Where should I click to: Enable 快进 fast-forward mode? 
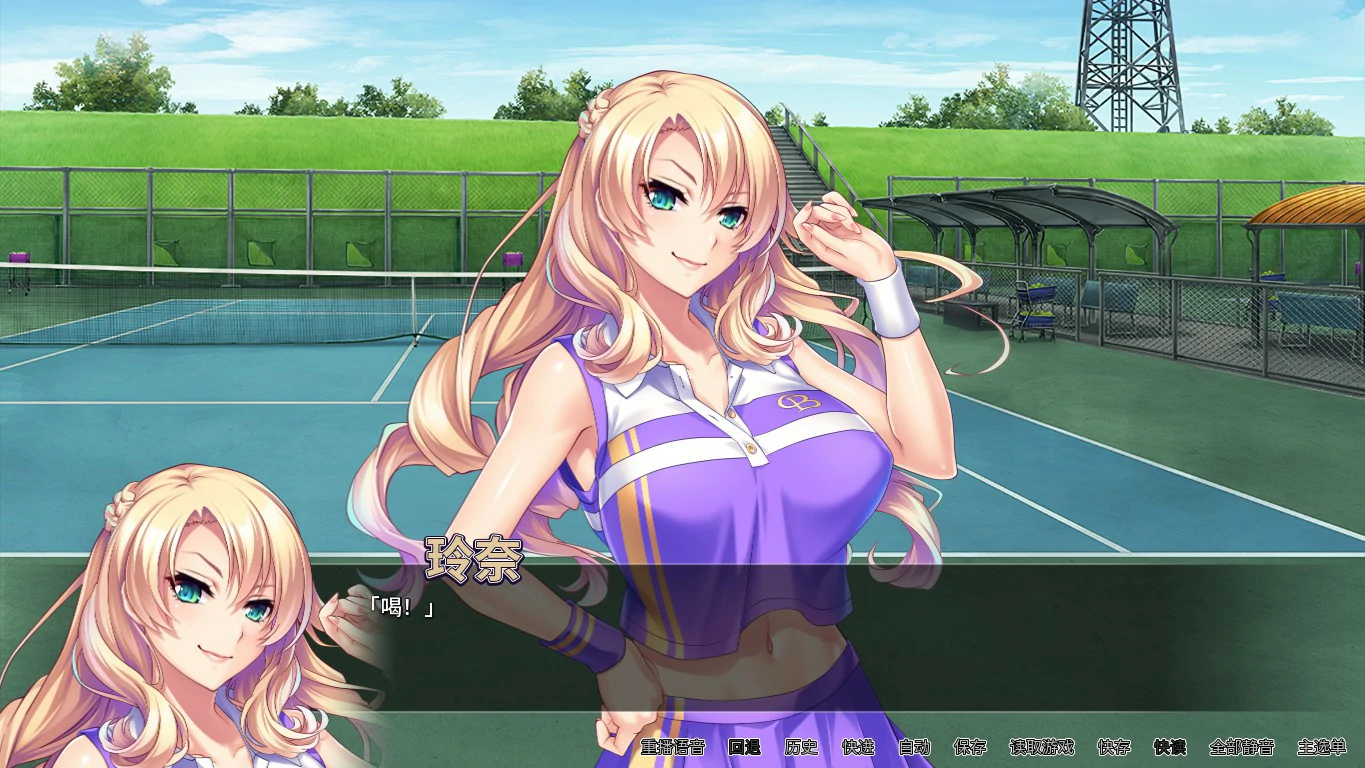pos(857,748)
